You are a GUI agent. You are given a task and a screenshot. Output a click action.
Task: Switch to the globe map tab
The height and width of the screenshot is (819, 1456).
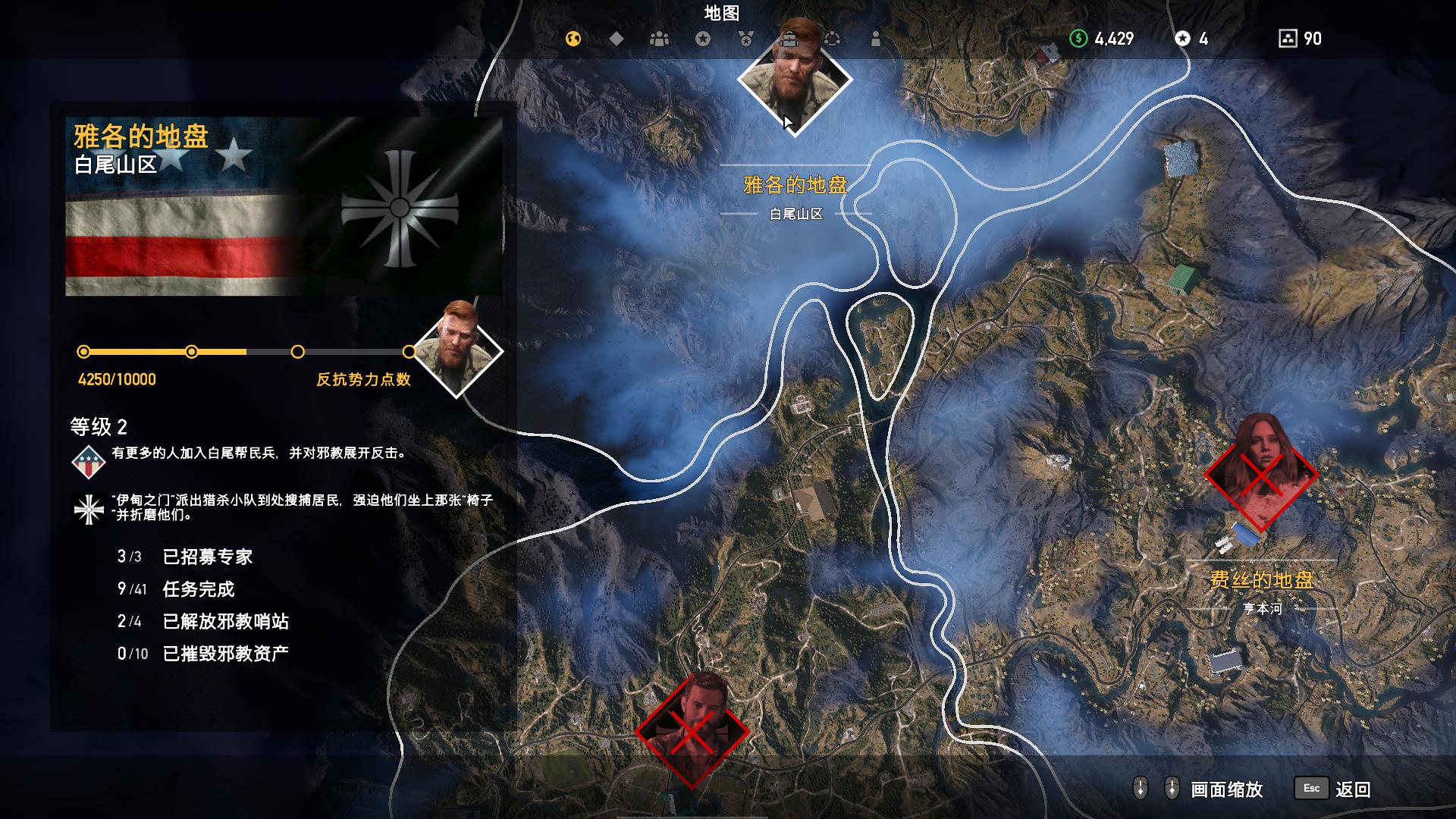573,39
